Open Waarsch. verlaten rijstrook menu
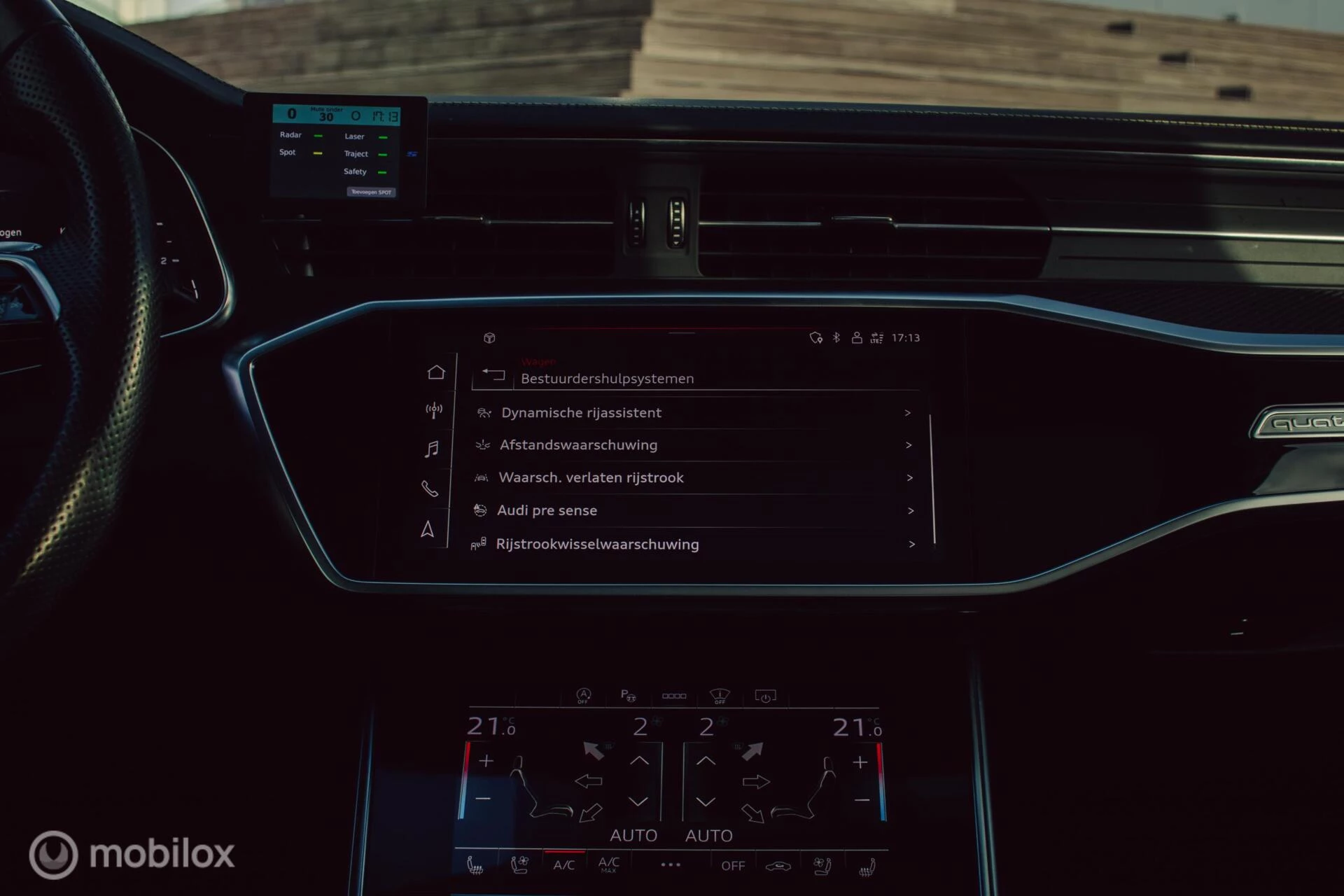The image size is (1344, 896). click(x=591, y=478)
